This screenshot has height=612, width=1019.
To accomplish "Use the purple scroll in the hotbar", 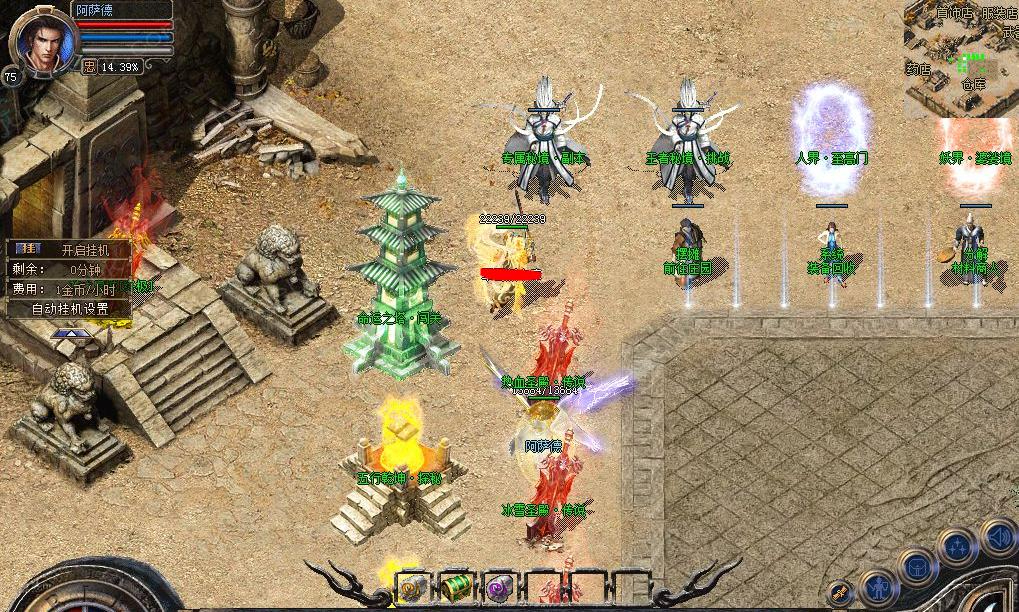I will click(x=499, y=588).
